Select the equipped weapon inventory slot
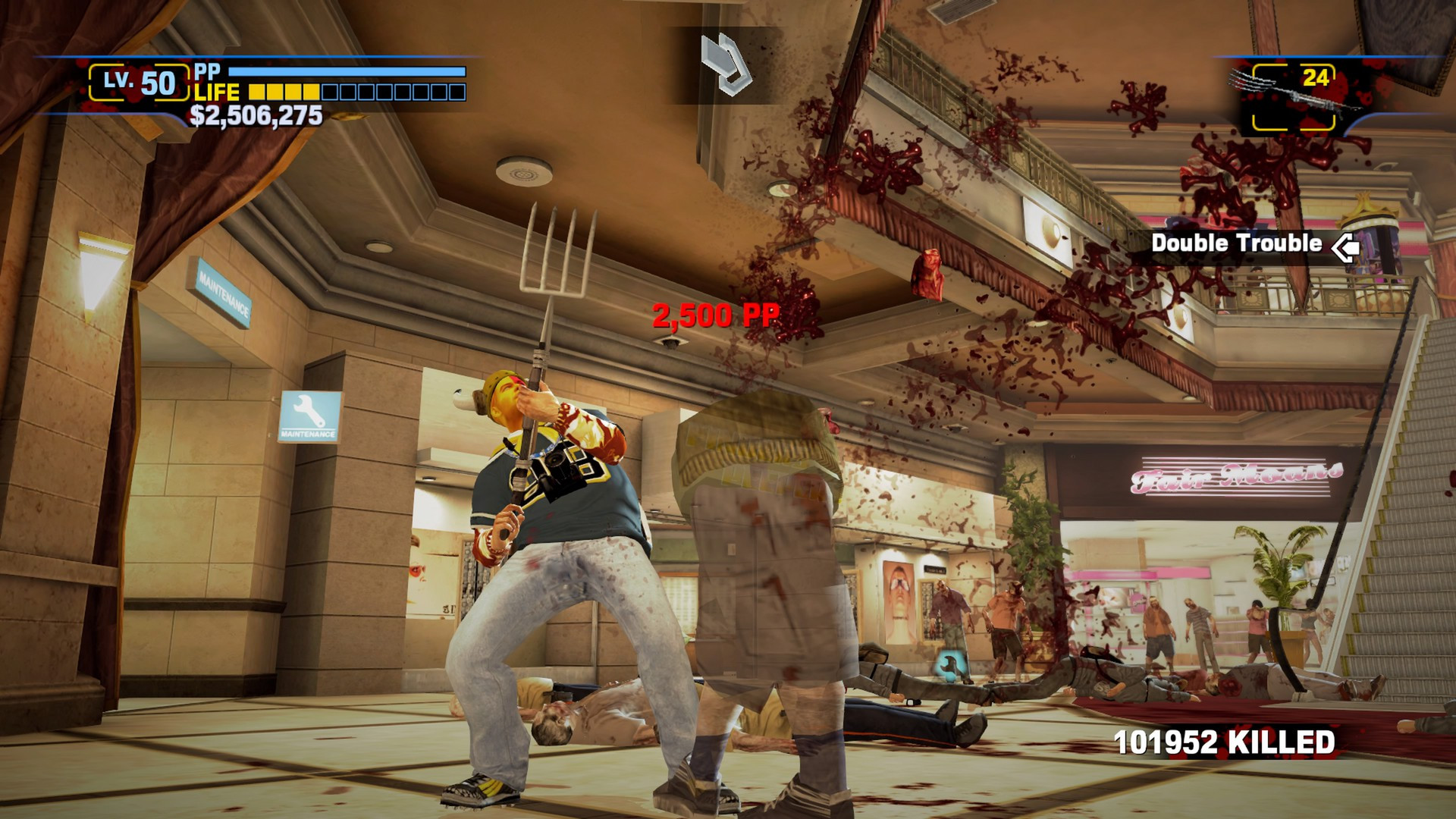The height and width of the screenshot is (819, 1456). [x=1293, y=97]
